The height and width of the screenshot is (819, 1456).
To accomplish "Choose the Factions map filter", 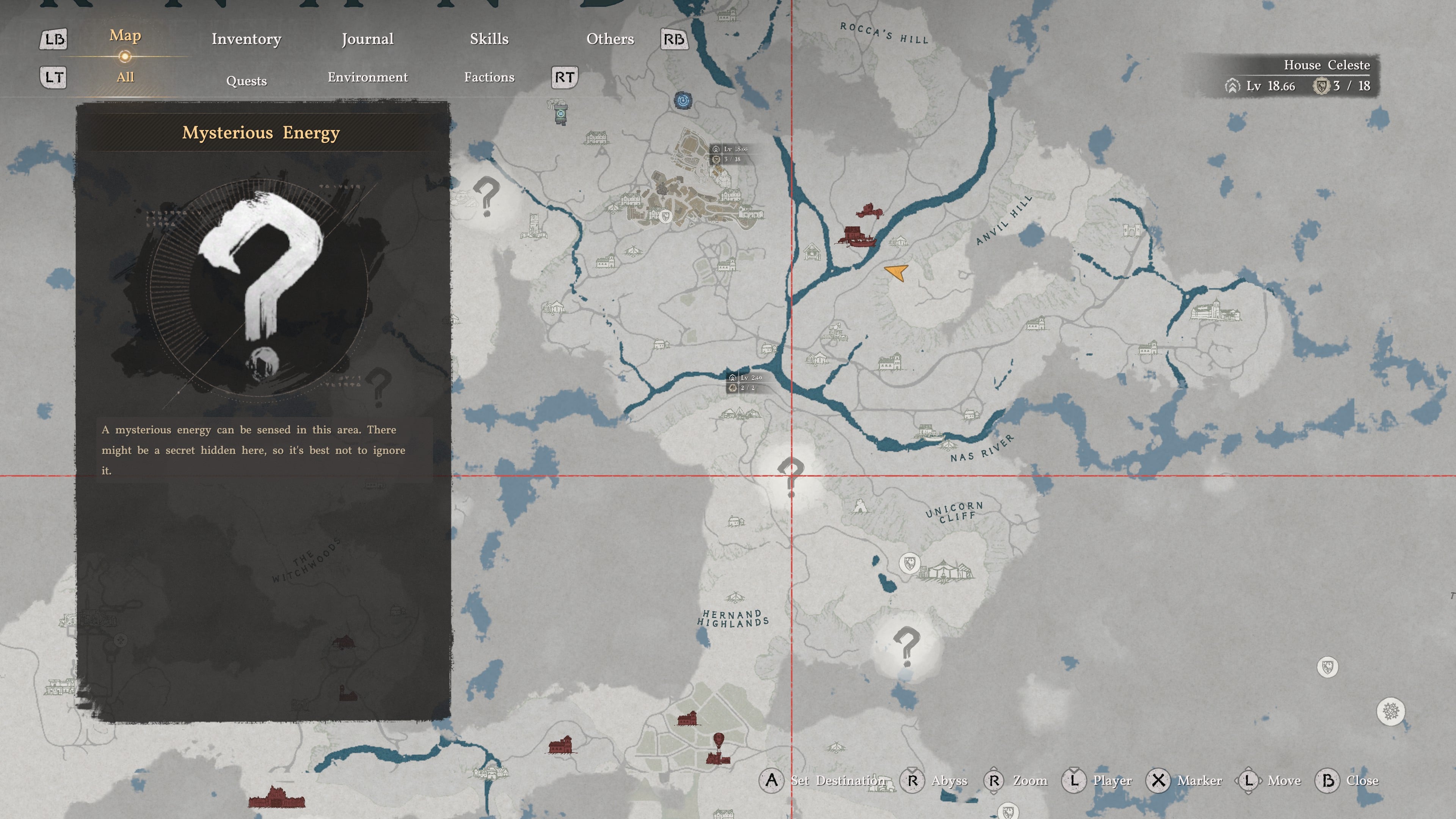I will pyautogui.click(x=489, y=77).
